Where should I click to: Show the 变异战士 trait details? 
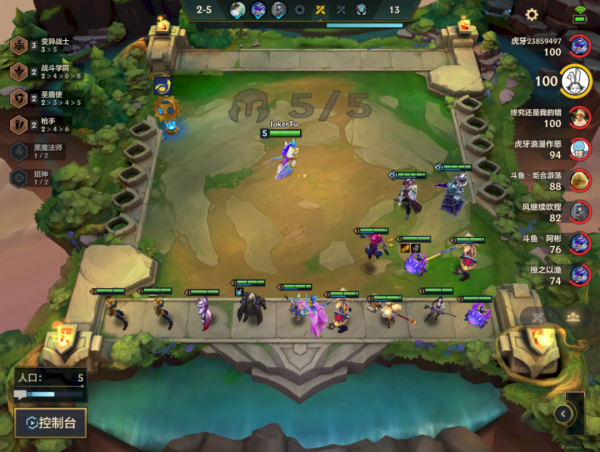pos(19,46)
